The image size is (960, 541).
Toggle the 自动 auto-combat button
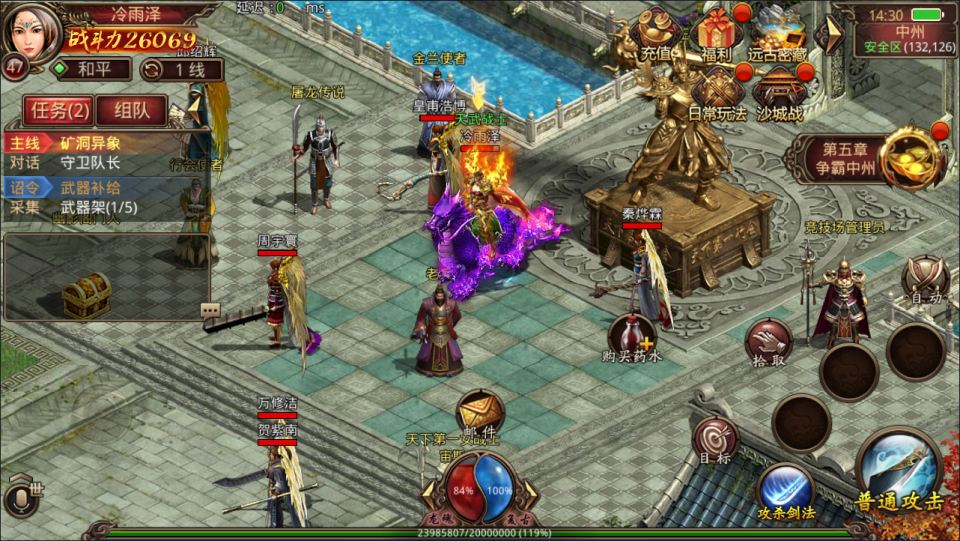click(x=923, y=280)
